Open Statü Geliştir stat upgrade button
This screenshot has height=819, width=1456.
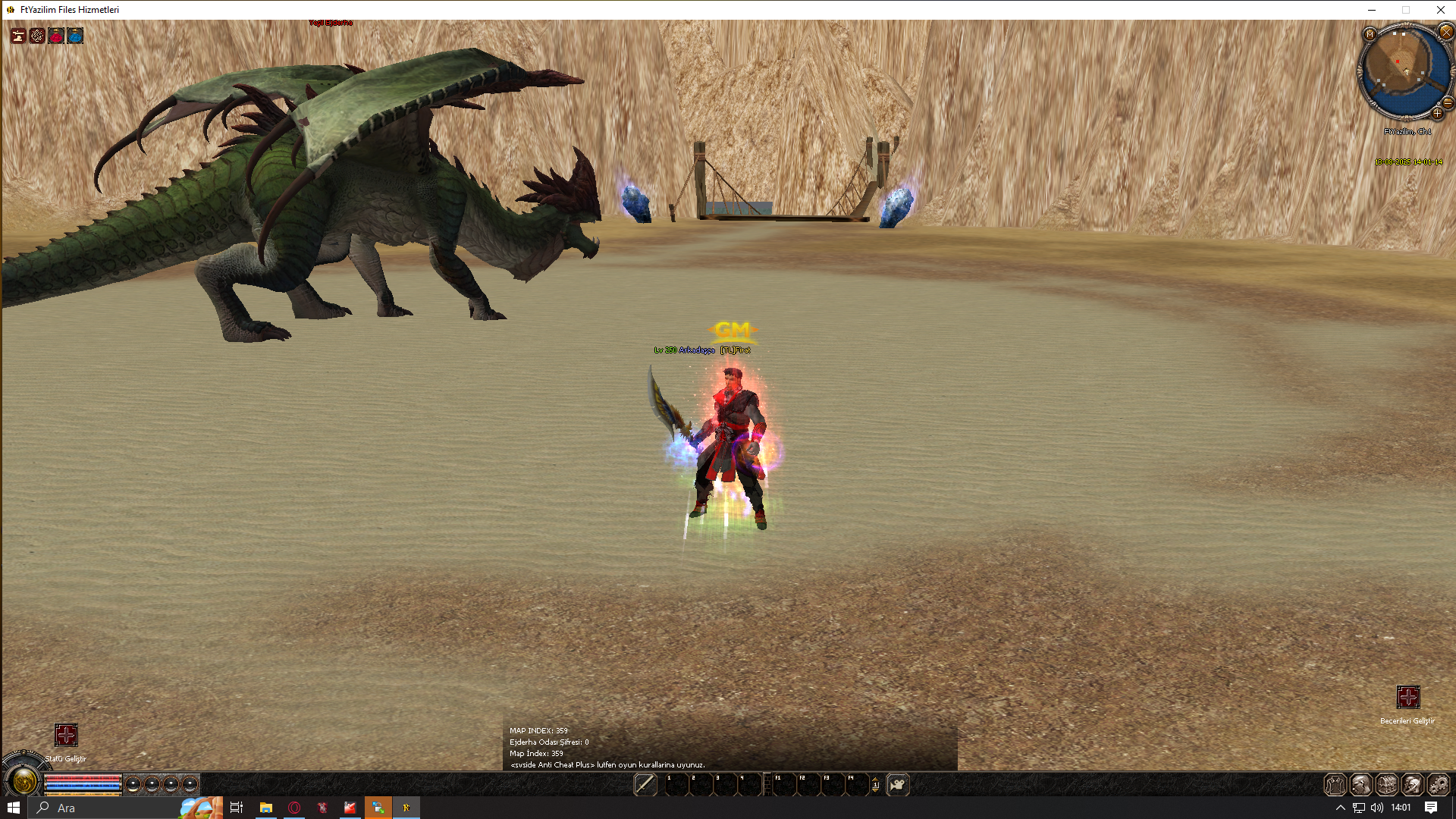pos(66,735)
